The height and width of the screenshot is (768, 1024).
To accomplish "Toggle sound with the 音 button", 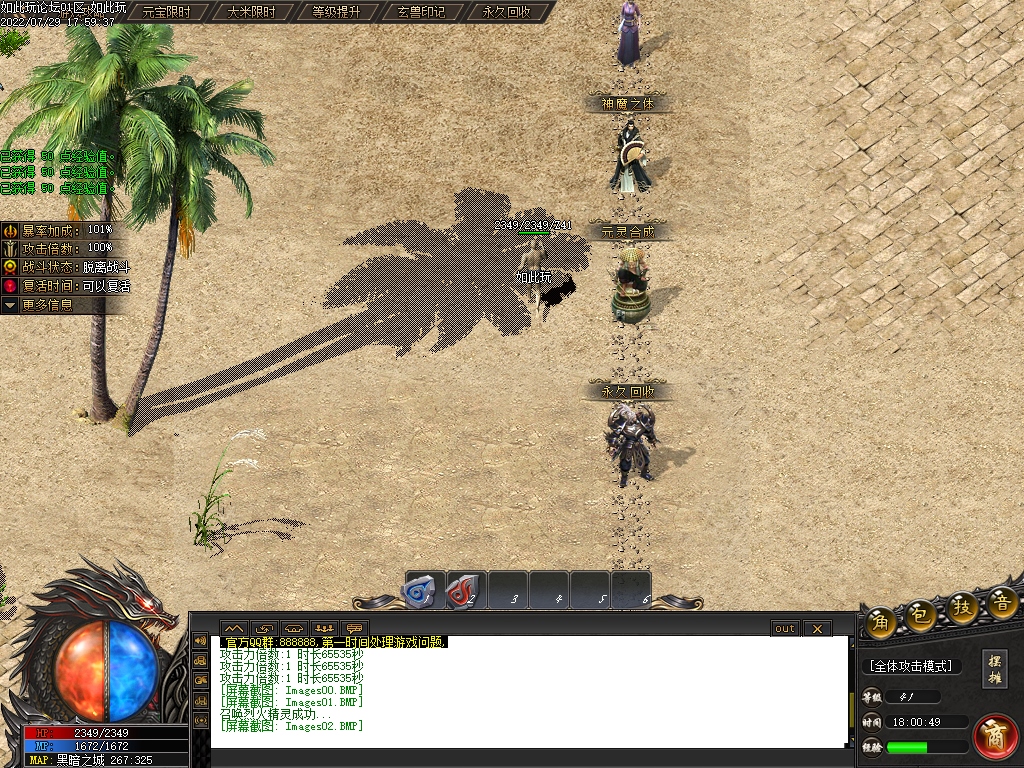I will 1002,601.
